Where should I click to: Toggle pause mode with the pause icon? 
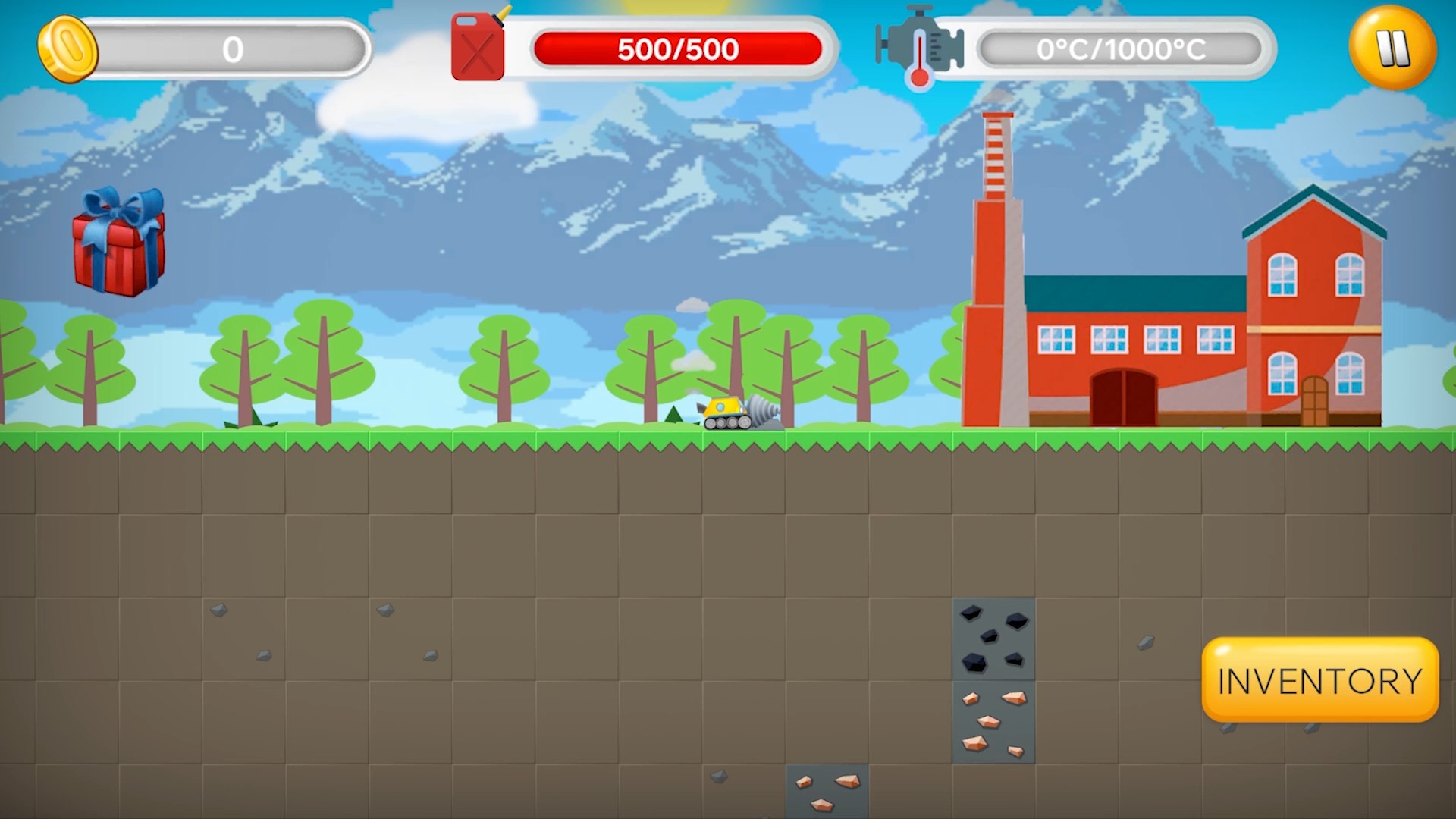[1394, 48]
